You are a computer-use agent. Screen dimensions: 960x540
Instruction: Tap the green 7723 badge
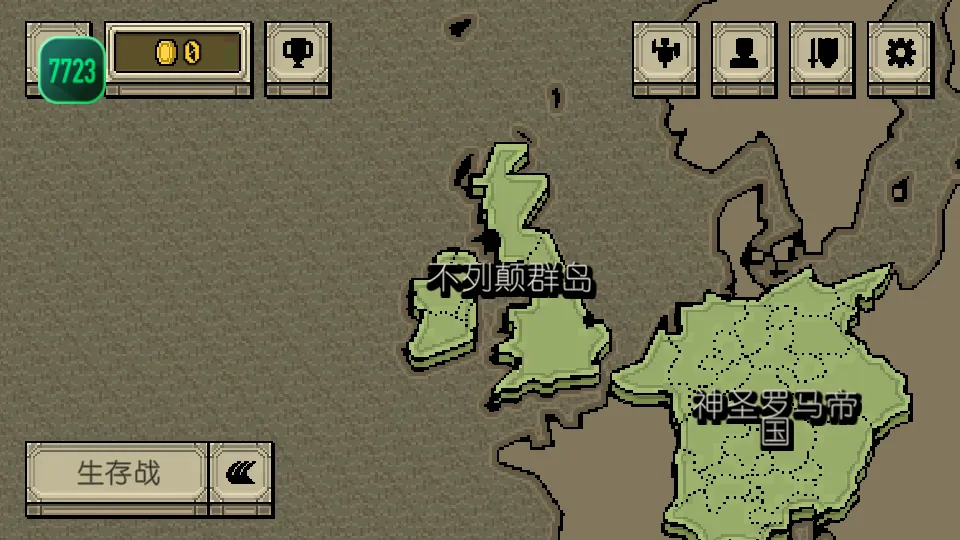coord(72,70)
